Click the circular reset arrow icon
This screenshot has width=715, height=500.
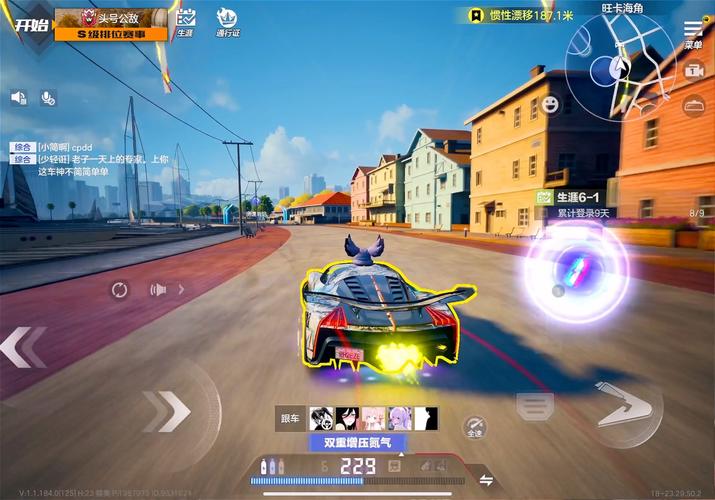click(119, 290)
